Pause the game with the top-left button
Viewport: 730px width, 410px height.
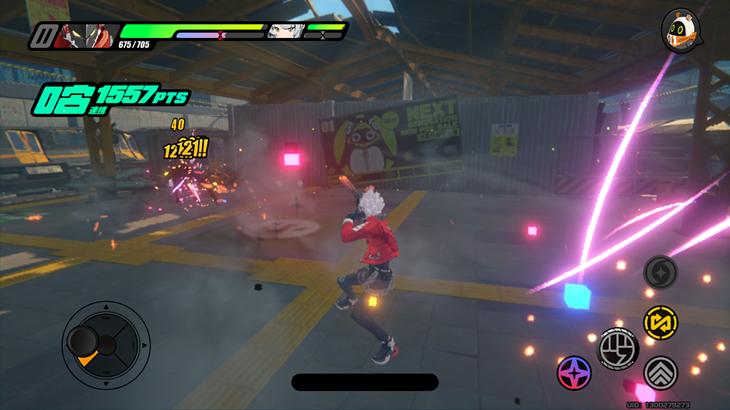pyautogui.click(x=42, y=37)
